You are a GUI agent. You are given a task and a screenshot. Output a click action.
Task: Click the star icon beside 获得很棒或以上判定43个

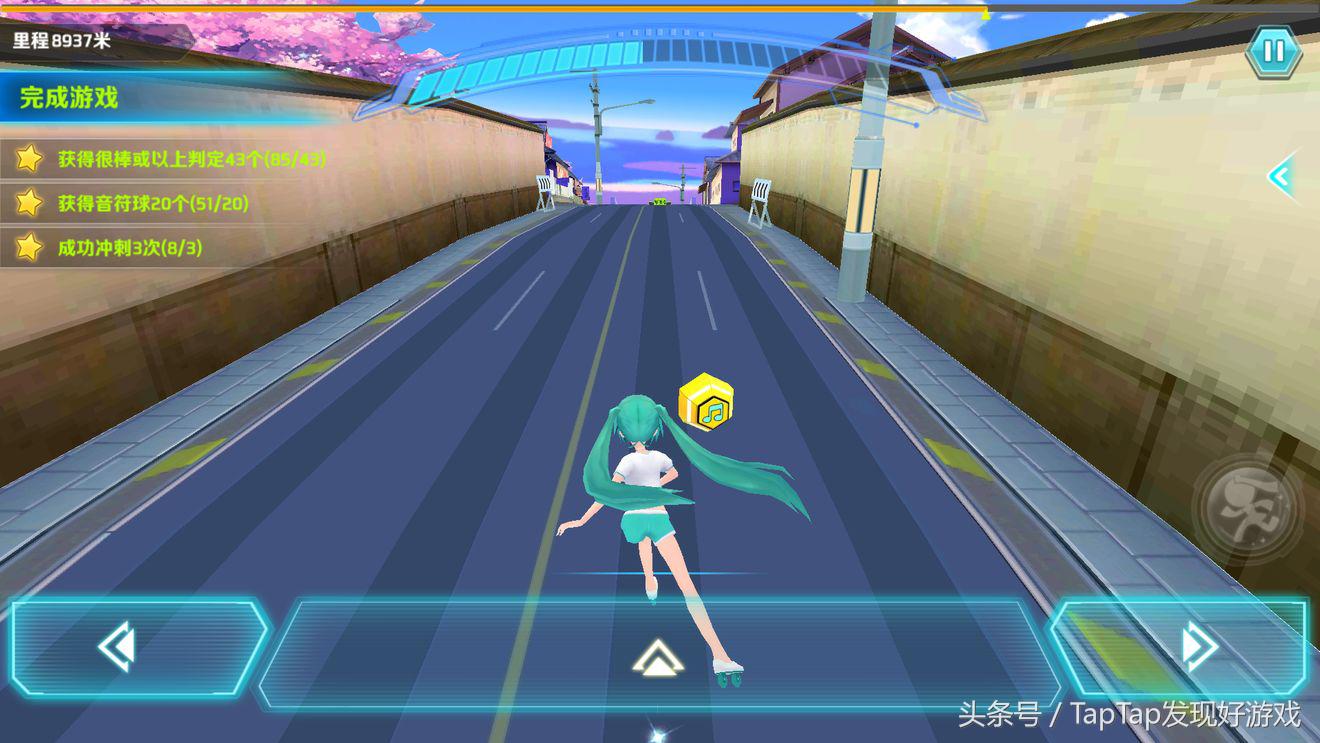point(30,159)
